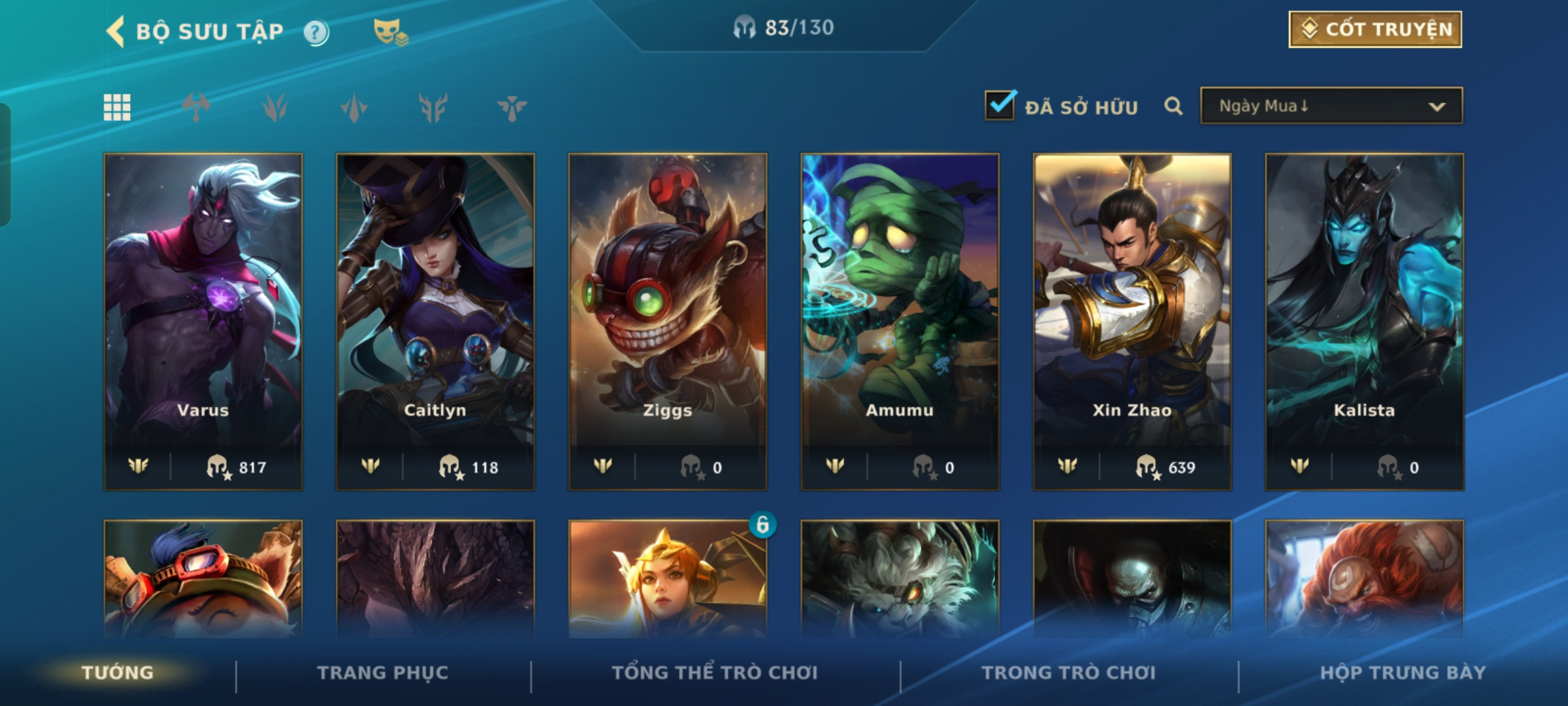Switch to the Trong Trò Chơi tab
This screenshot has width=1568, height=706.
[1069, 673]
